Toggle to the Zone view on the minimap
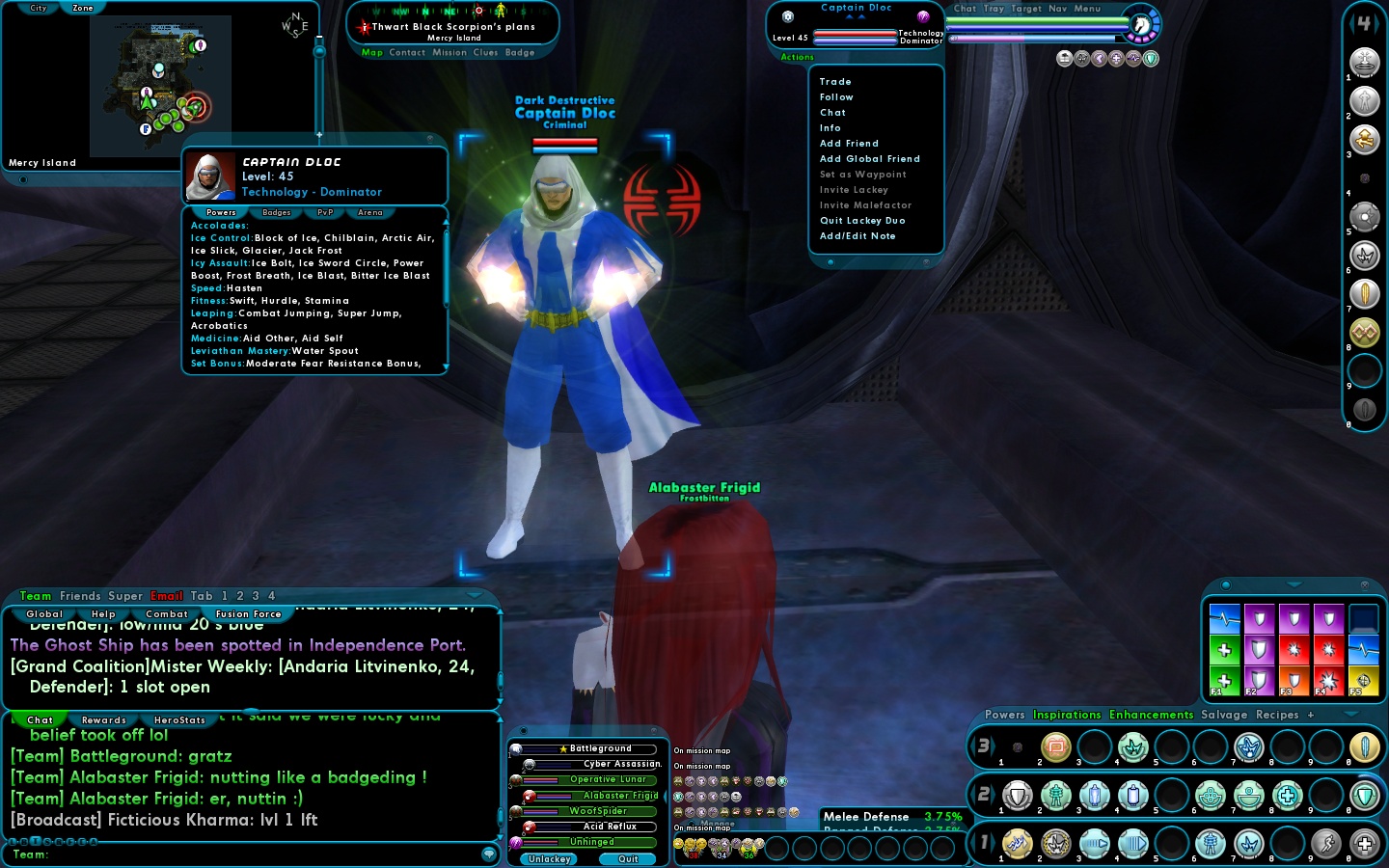This screenshot has width=1389, height=868. (82, 7)
